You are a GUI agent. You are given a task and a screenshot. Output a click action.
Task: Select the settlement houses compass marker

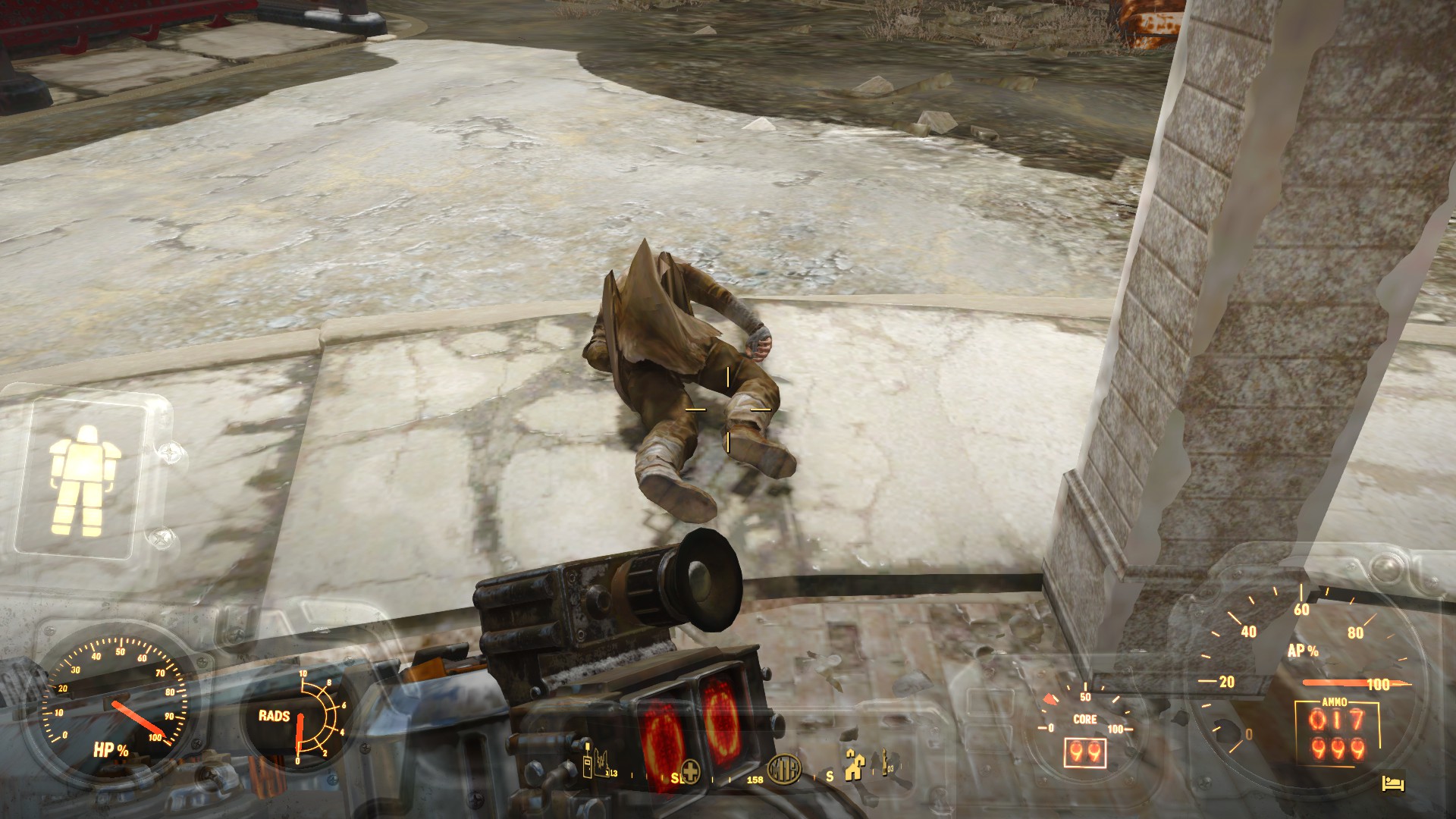856,769
